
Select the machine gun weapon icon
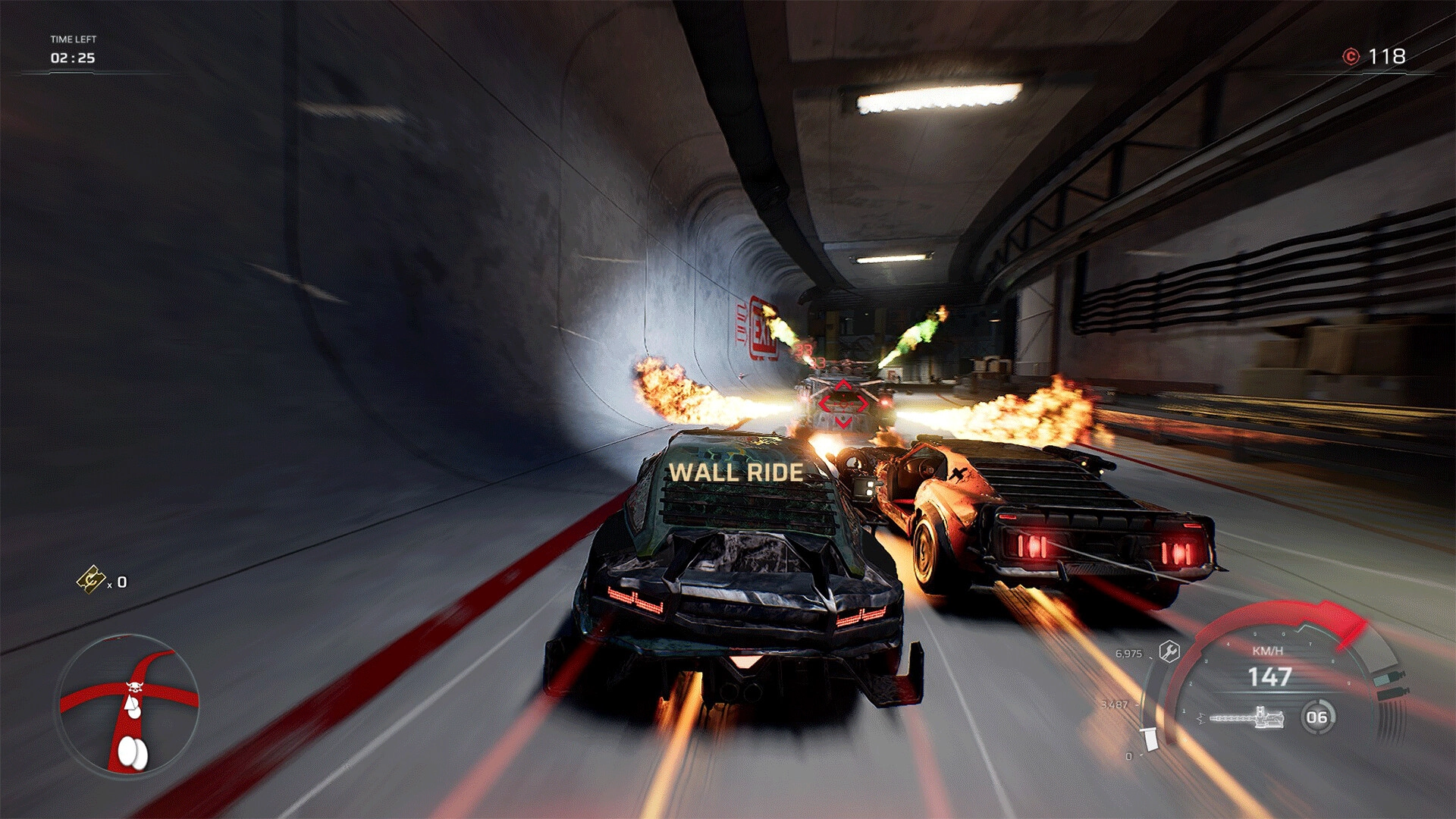coord(1246,717)
